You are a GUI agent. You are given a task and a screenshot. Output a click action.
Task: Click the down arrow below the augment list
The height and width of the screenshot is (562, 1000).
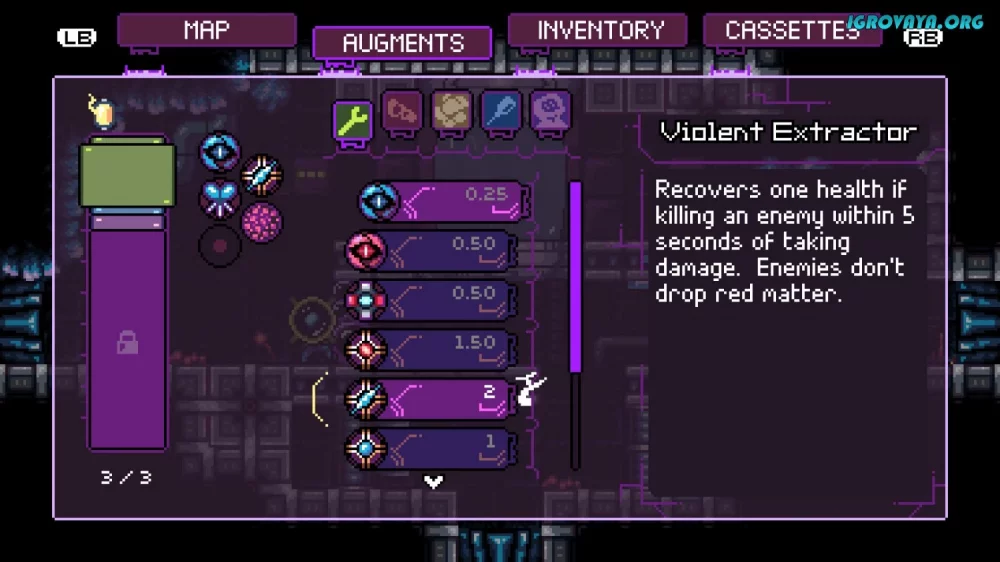click(433, 482)
